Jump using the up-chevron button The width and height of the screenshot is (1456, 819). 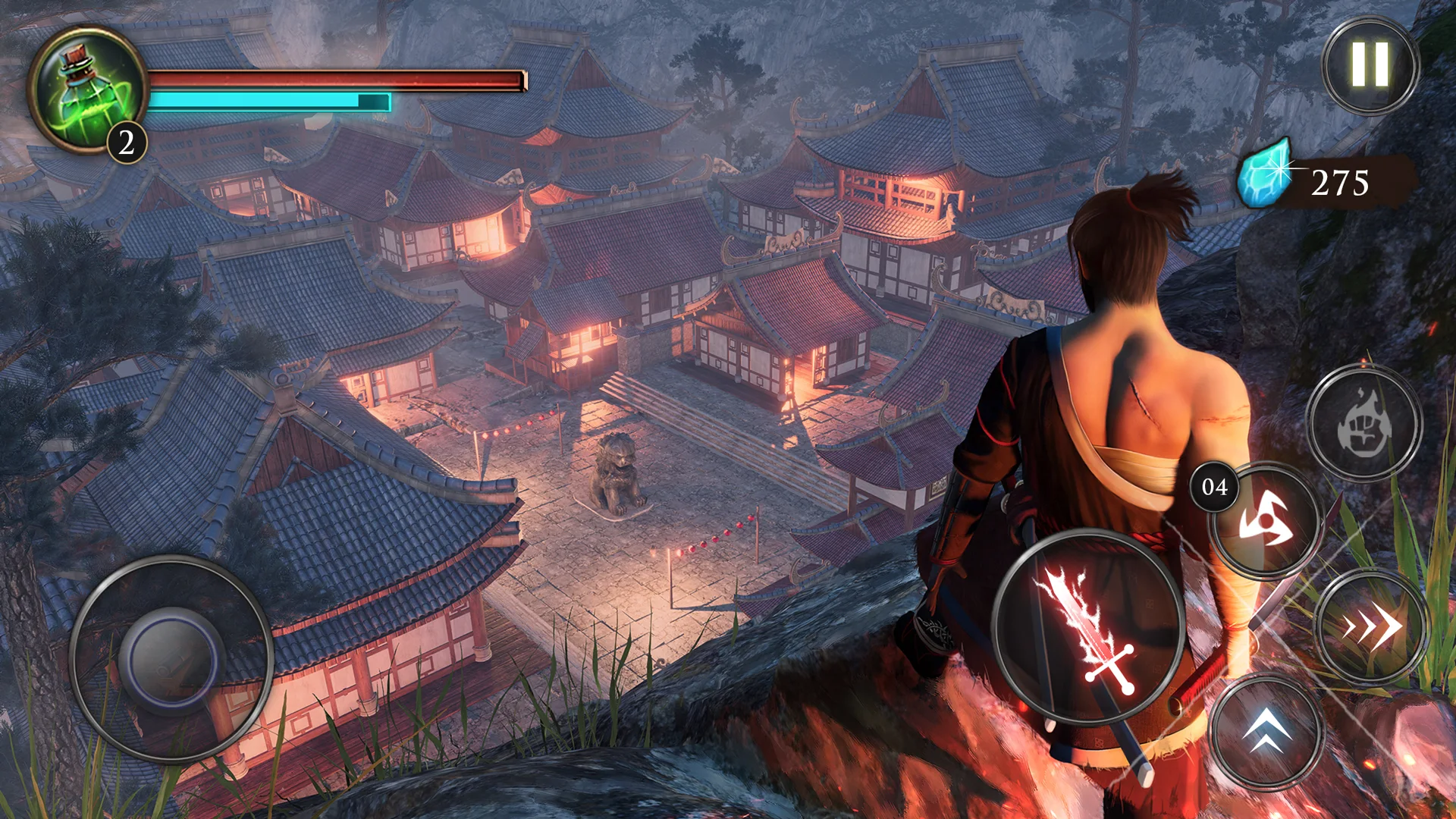click(x=1266, y=731)
